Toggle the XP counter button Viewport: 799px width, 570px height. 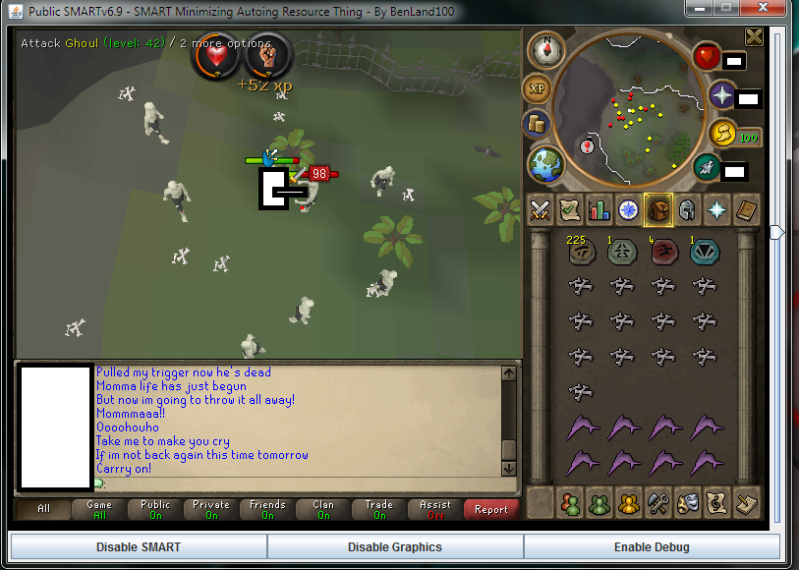click(537, 88)
